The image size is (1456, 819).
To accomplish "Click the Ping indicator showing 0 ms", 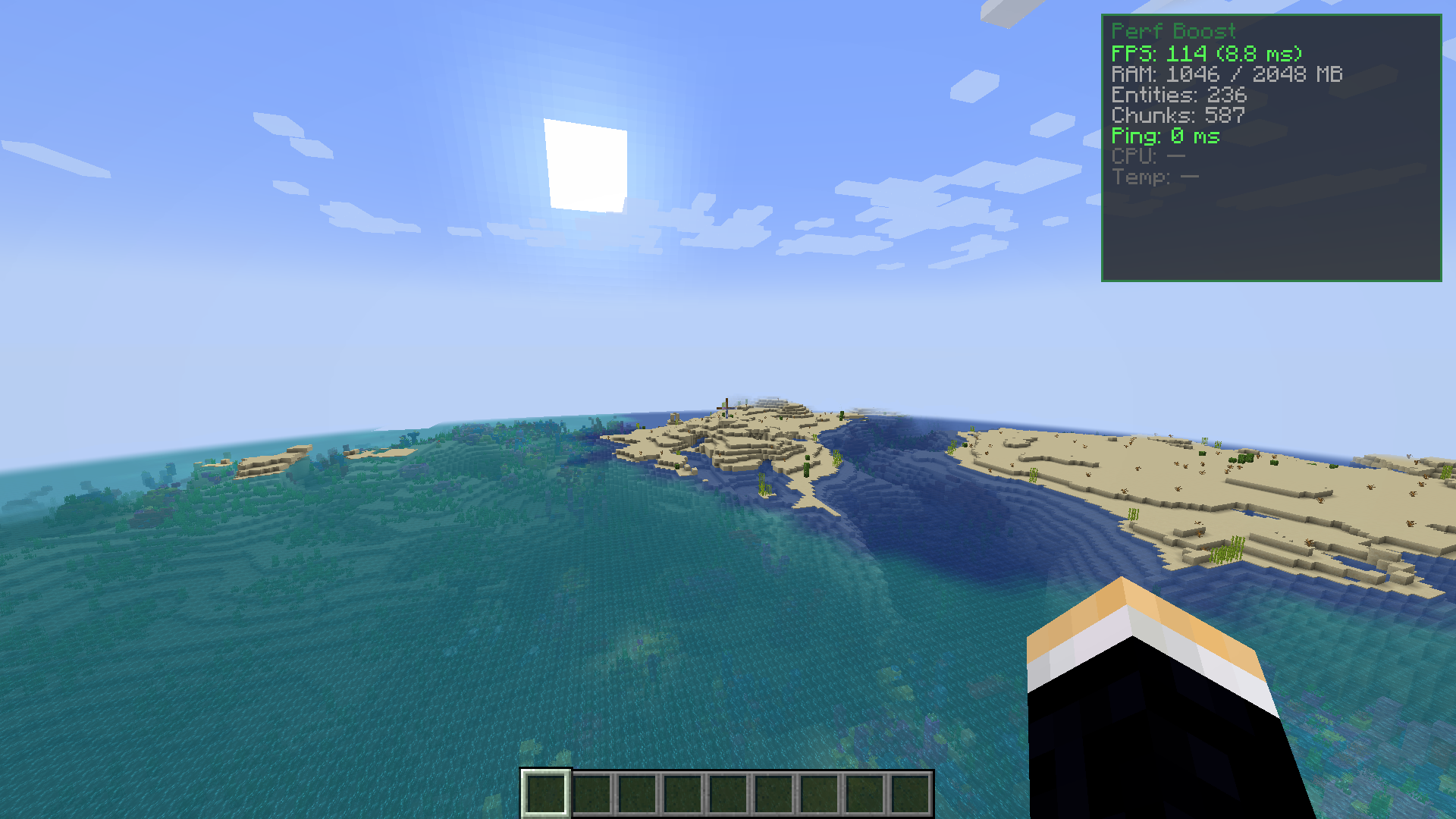I will 1166,136.
